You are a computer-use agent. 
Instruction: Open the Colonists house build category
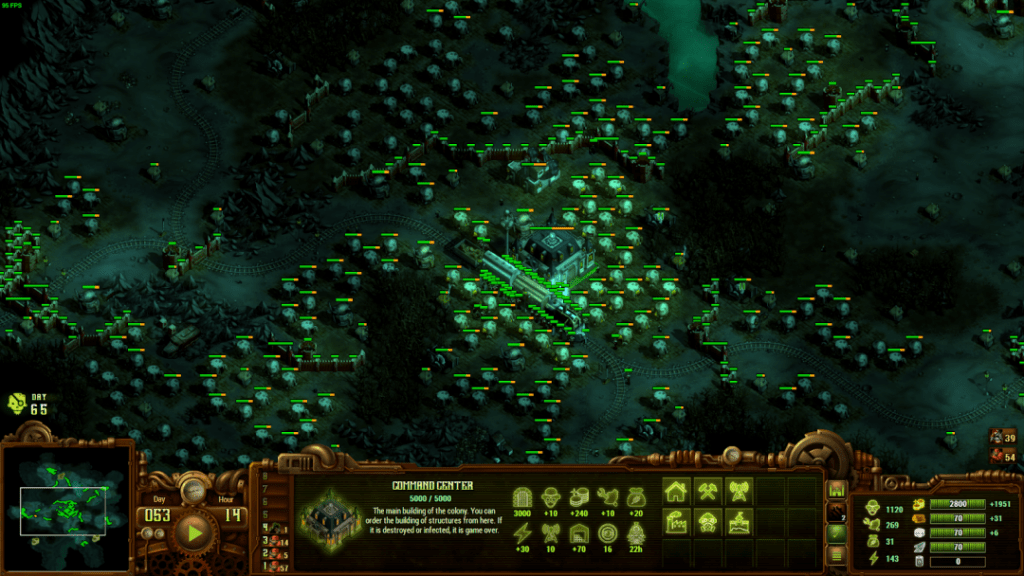[677, 491]
